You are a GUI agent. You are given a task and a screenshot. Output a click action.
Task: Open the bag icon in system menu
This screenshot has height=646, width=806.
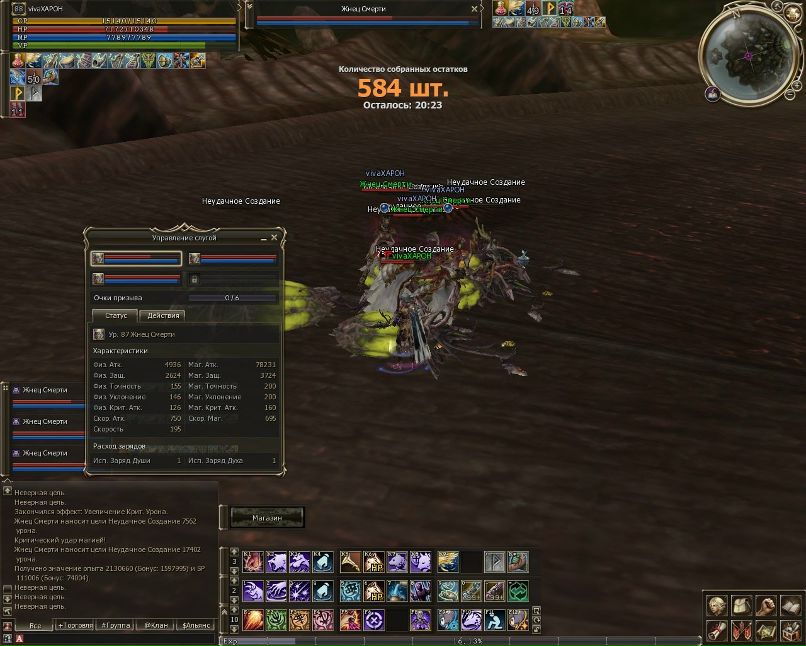[741, 606]
